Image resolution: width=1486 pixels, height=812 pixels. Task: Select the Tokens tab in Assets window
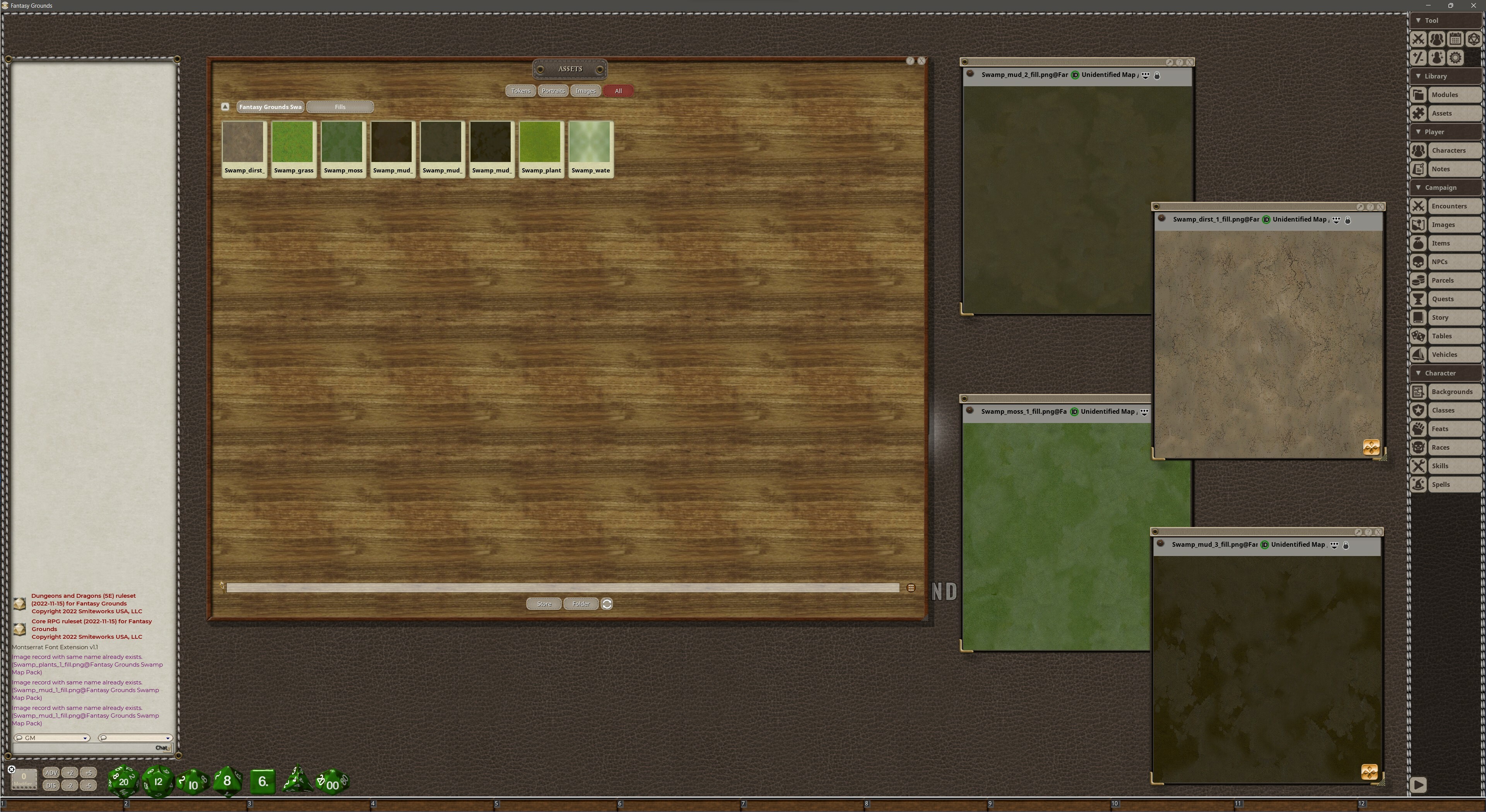click(520, 90)
